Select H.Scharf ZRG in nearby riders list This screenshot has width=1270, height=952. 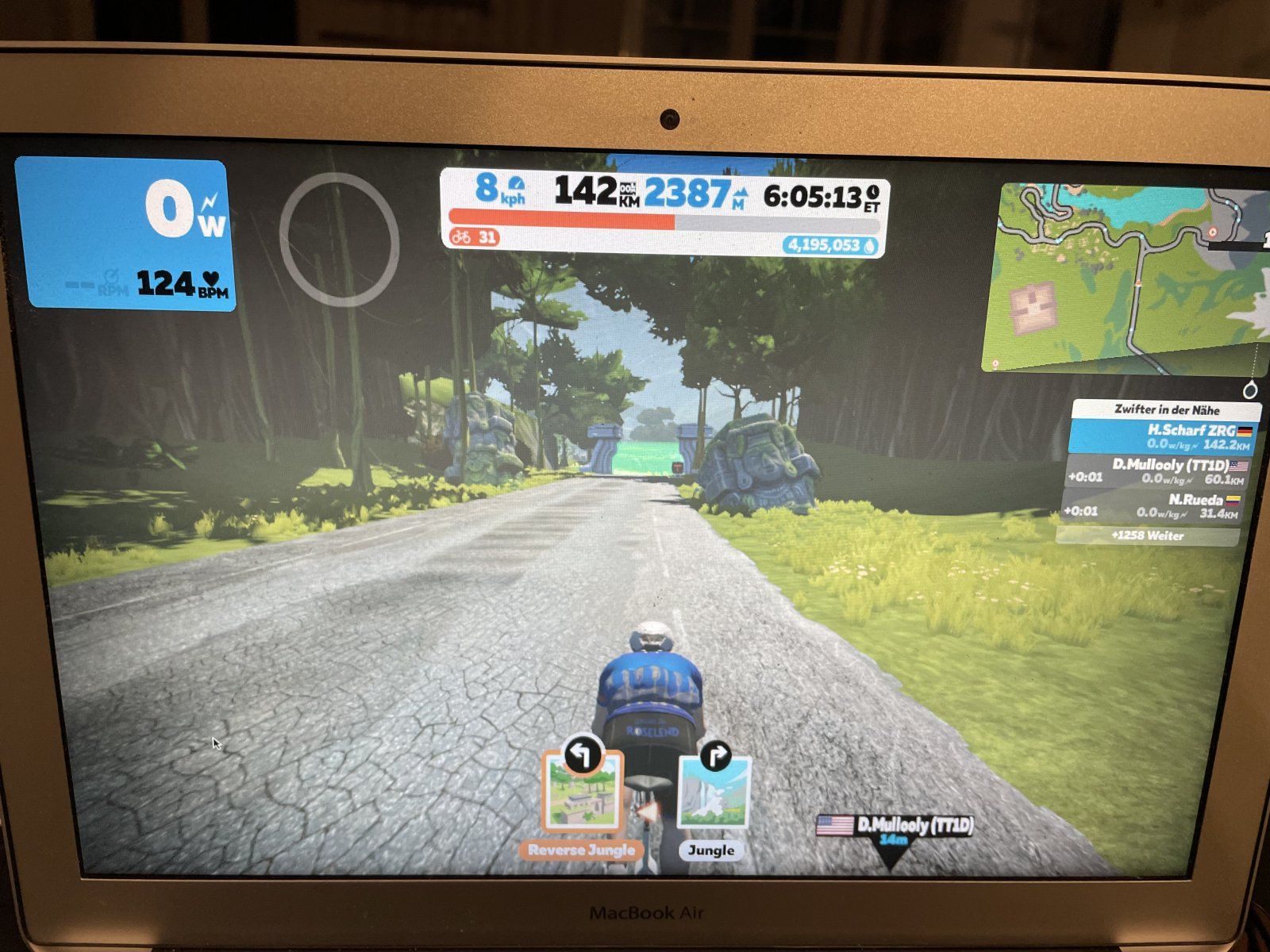[1164, 437]
